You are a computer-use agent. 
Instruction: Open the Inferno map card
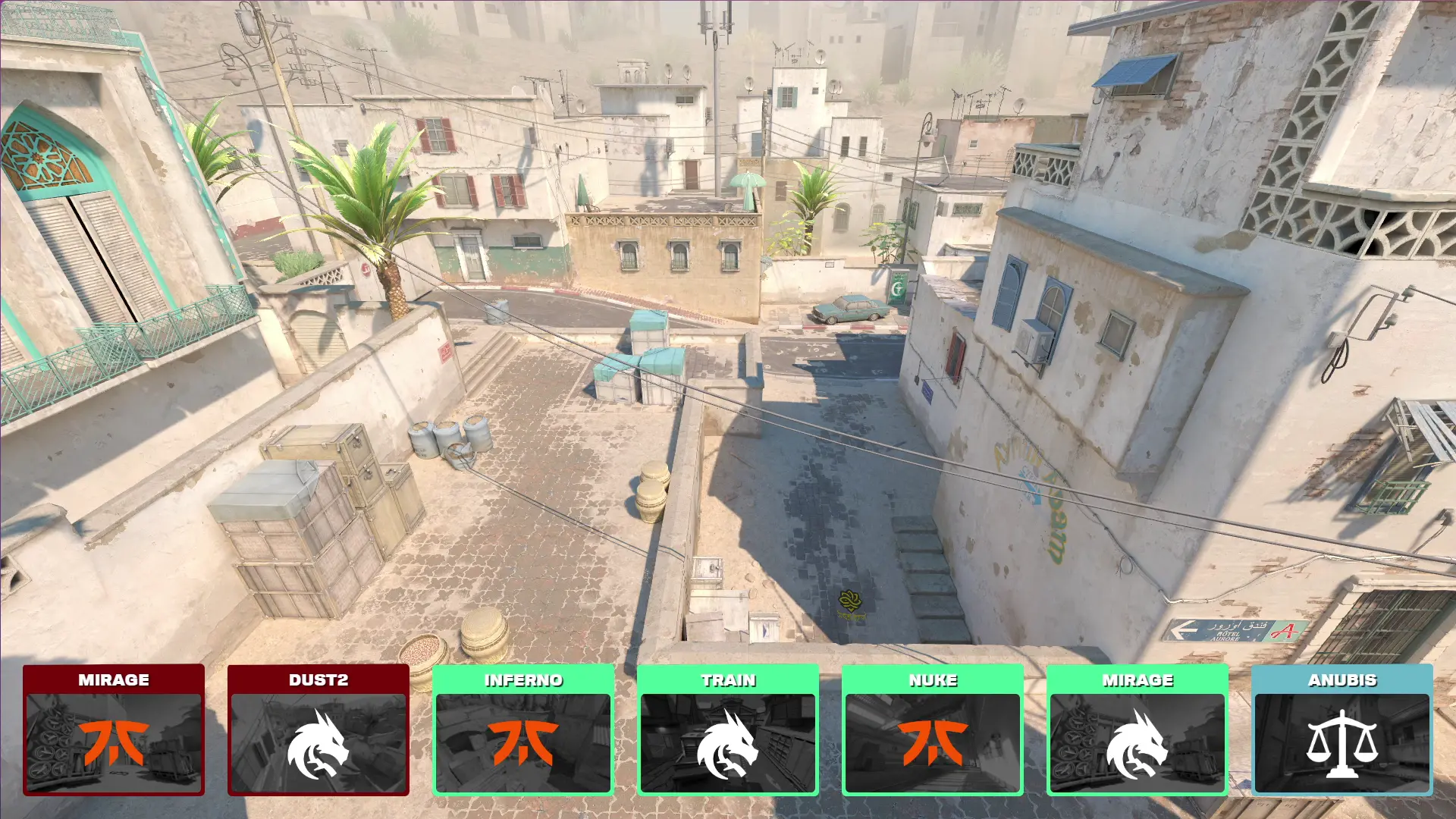pyautogui.click(x=523, y=730)
